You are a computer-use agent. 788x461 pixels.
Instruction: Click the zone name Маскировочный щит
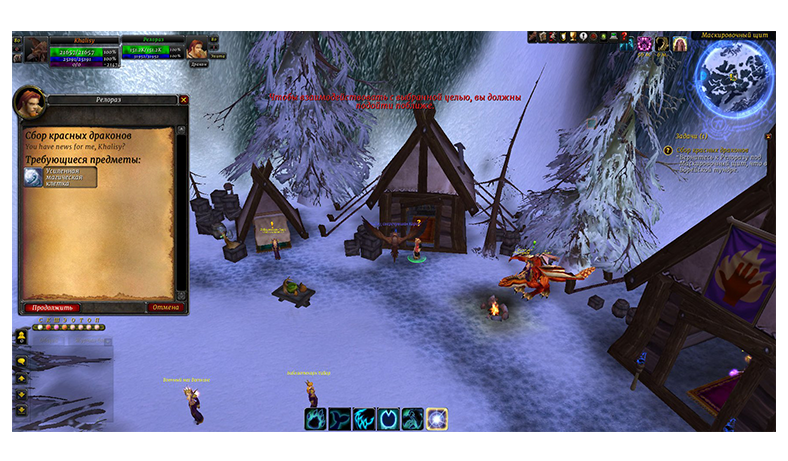(731, 35)
